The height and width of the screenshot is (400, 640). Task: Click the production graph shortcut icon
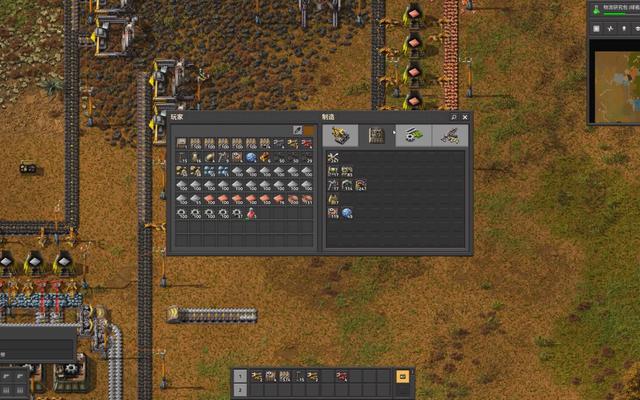pos(612,28)
